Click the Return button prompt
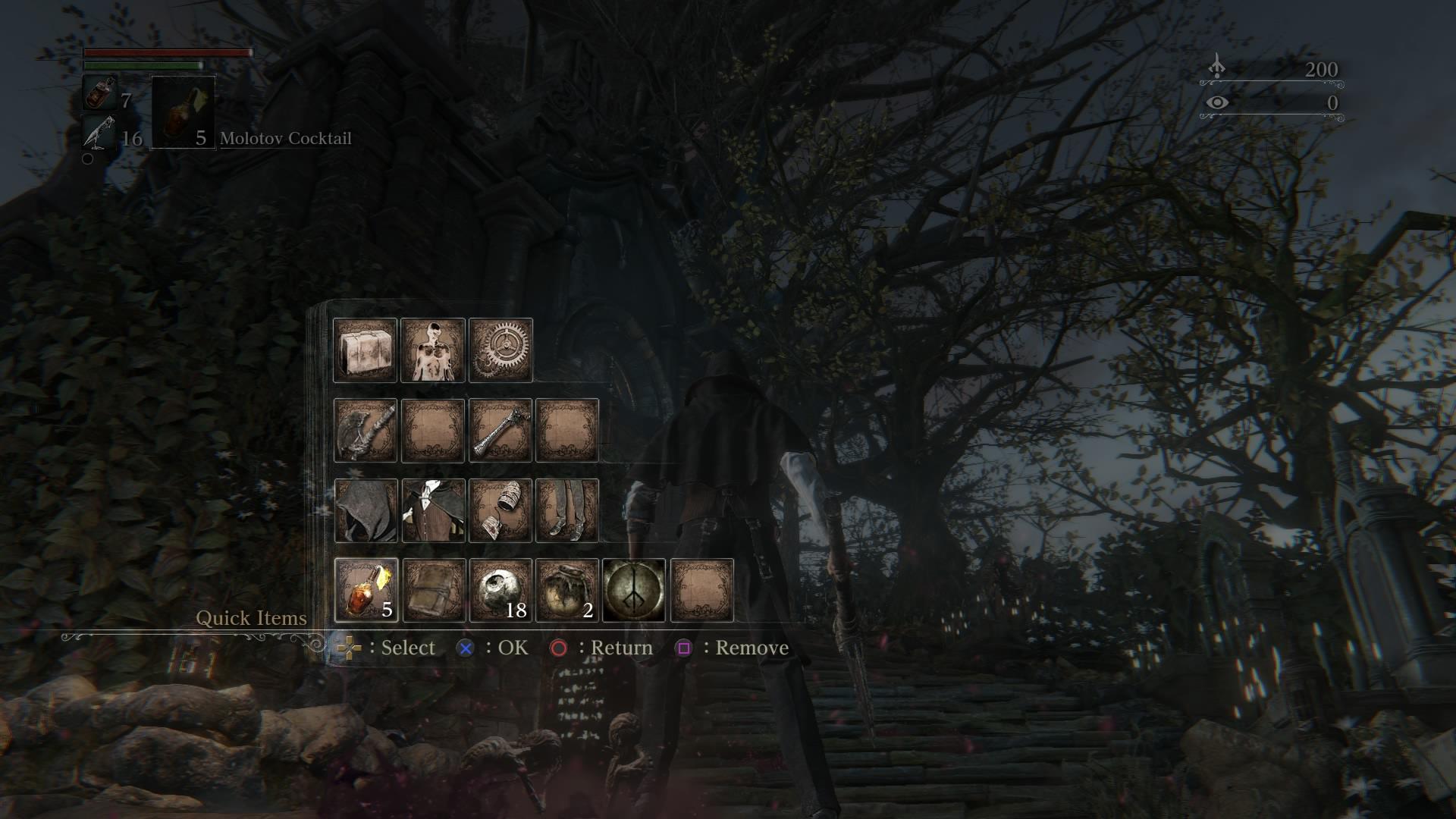Viewport: 1456px width, 819px height. [x=560, y=648]
